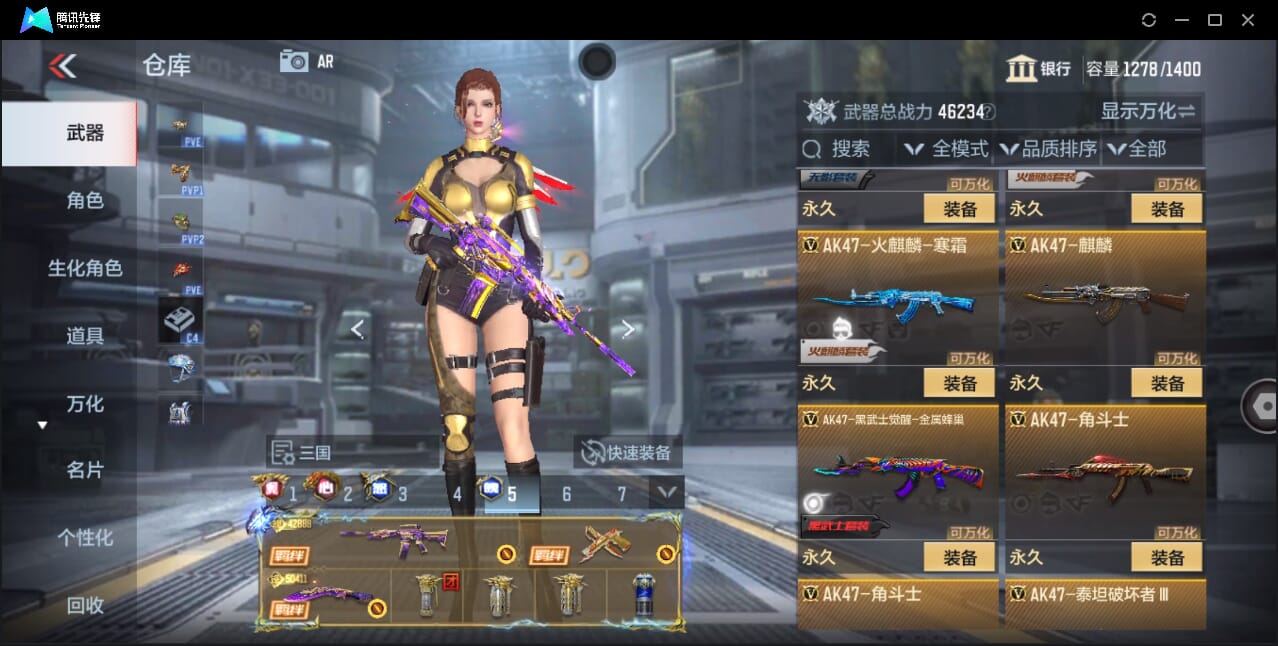Open the 品质排序 sort dropdown
The image size is (1278, 646).
tap(1048, 149)
